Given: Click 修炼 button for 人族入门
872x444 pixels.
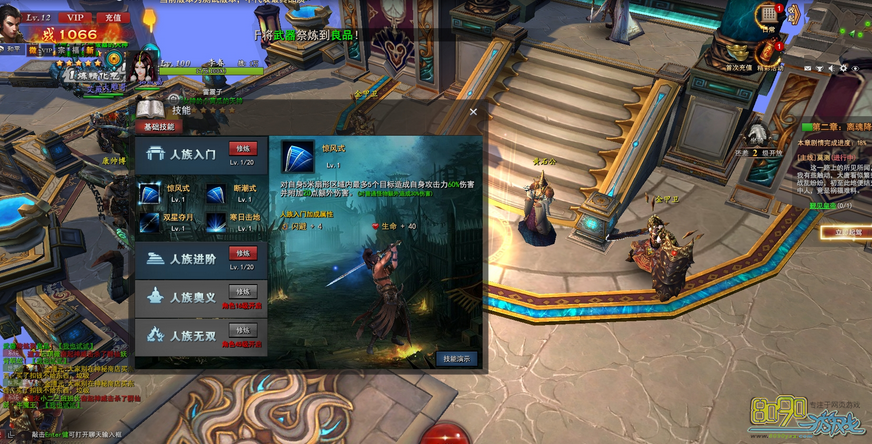Looking at the screenshot, I should point(243,148).
